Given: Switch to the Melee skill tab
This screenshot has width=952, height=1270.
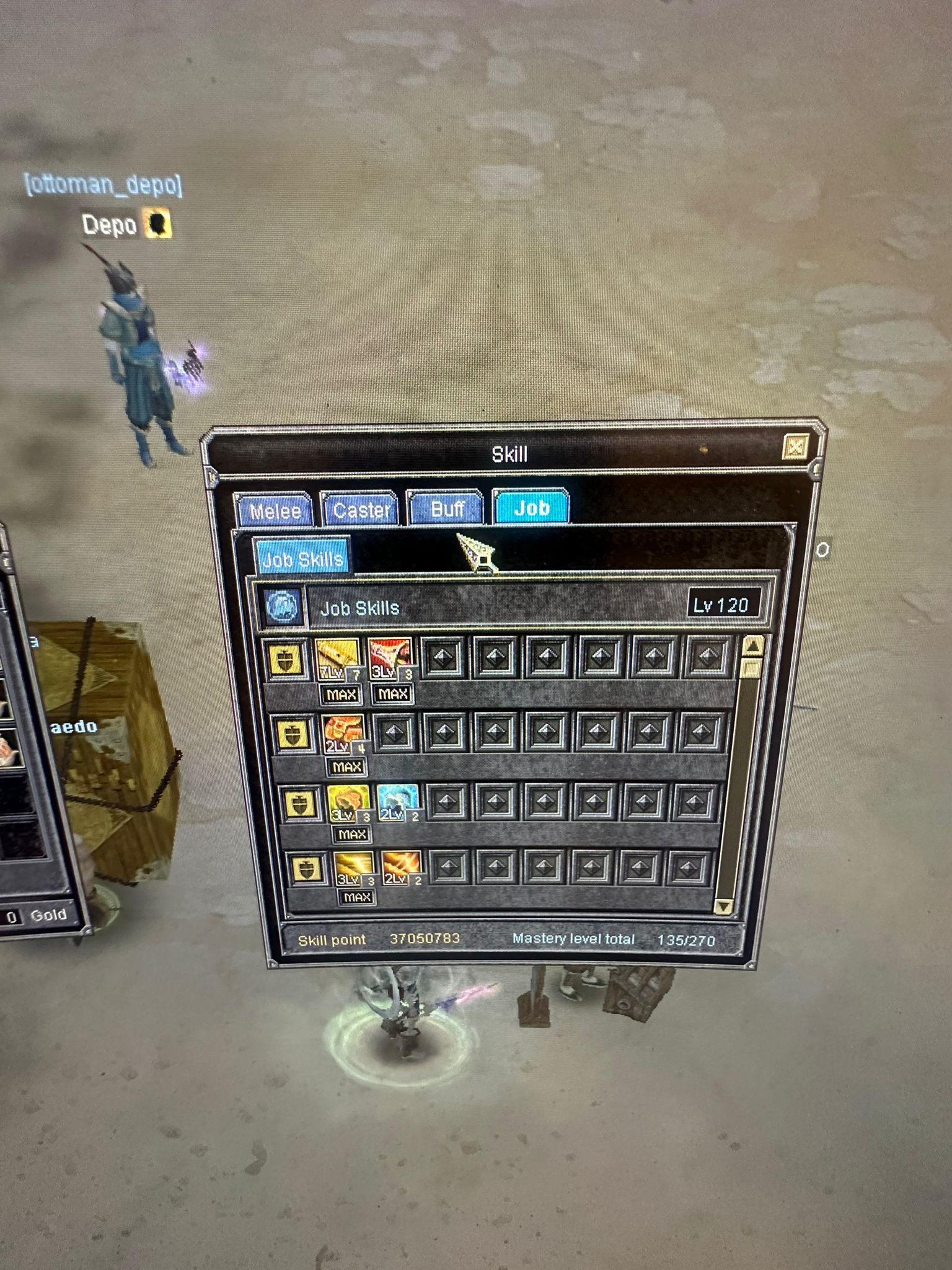Looking at the screenshot, I should (275, 510).
